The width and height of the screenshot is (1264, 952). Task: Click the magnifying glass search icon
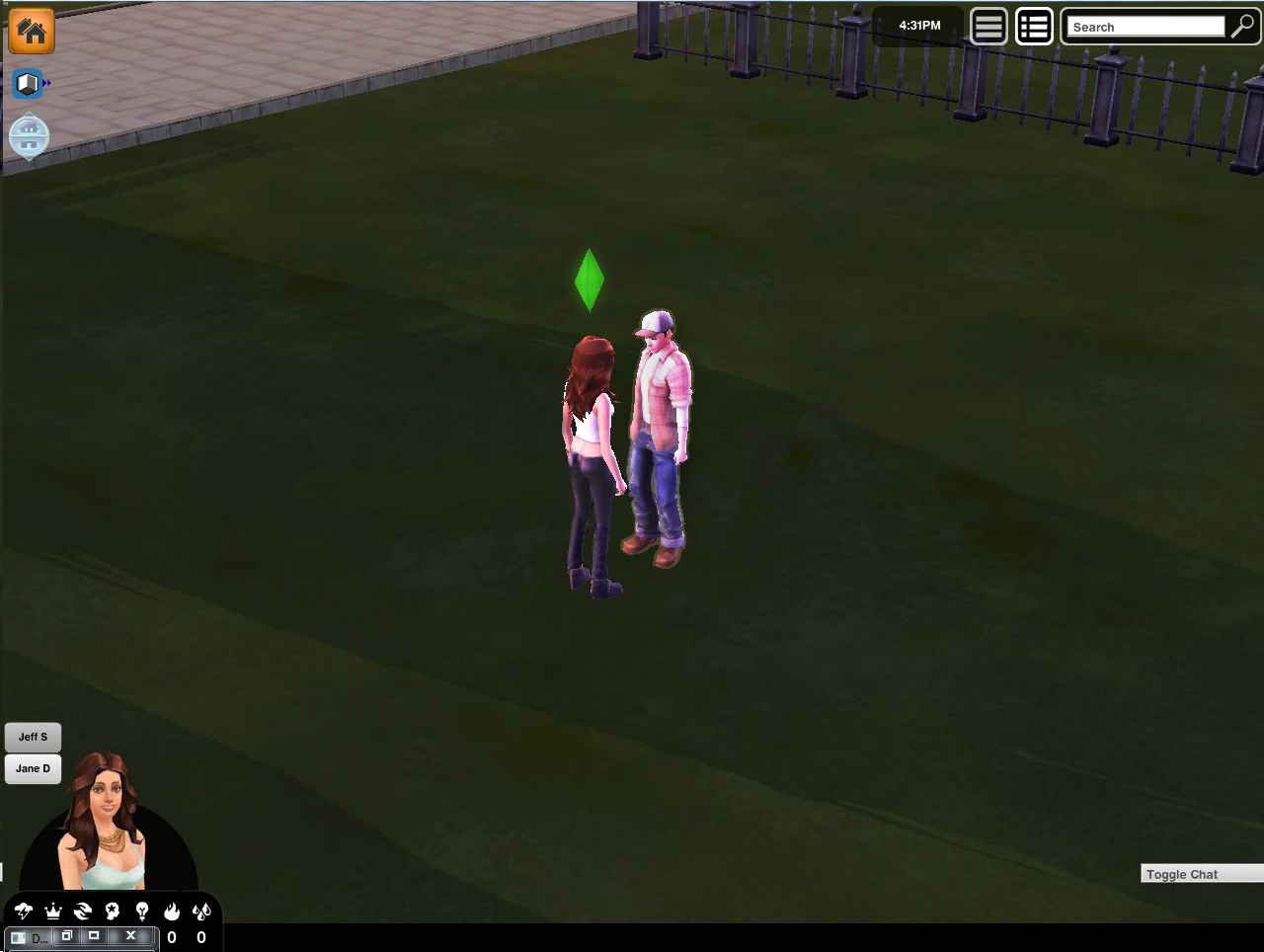(x=1242, y=28)
